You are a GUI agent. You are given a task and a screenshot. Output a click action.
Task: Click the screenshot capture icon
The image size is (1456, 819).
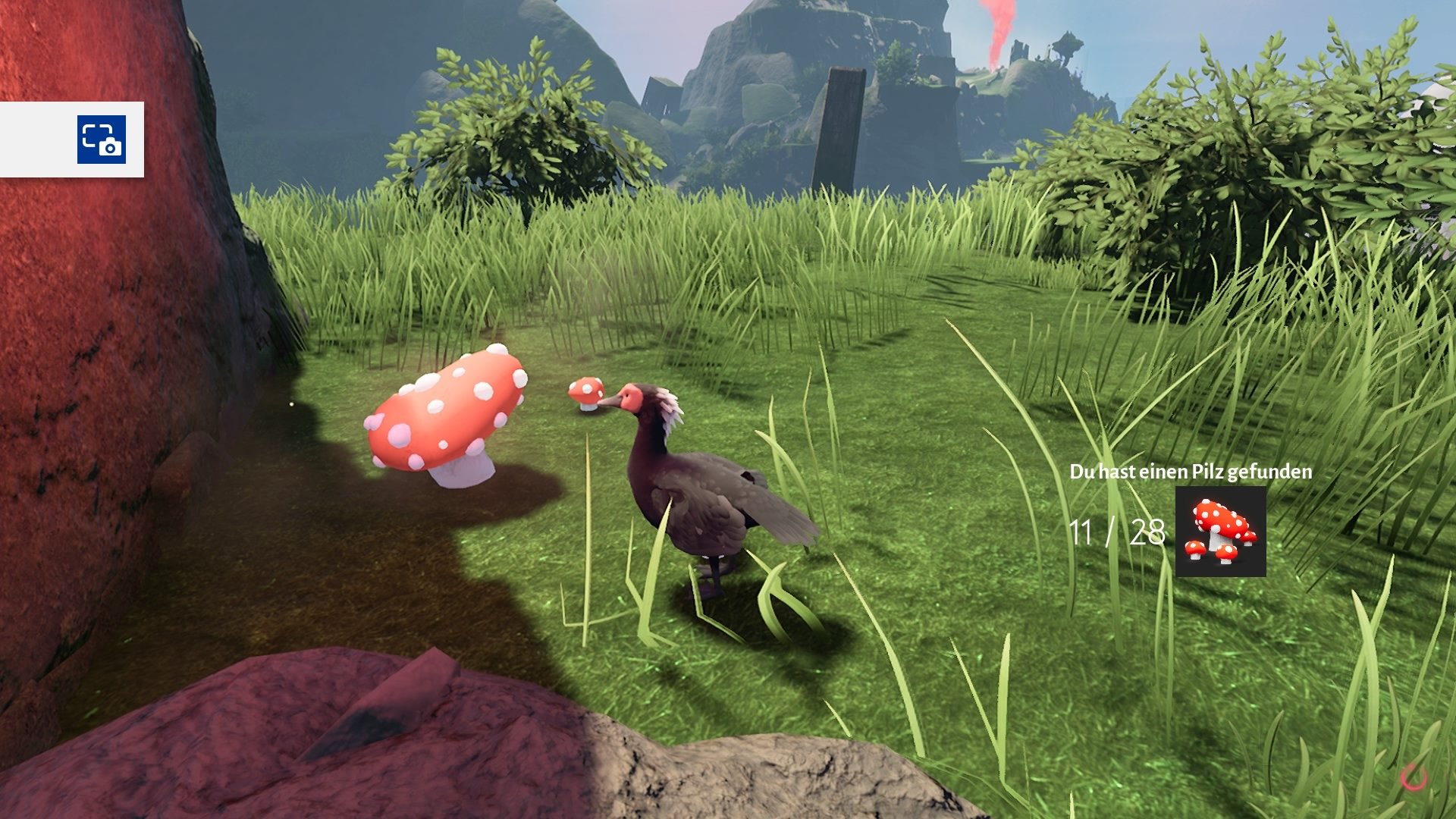tap(102, 140)
